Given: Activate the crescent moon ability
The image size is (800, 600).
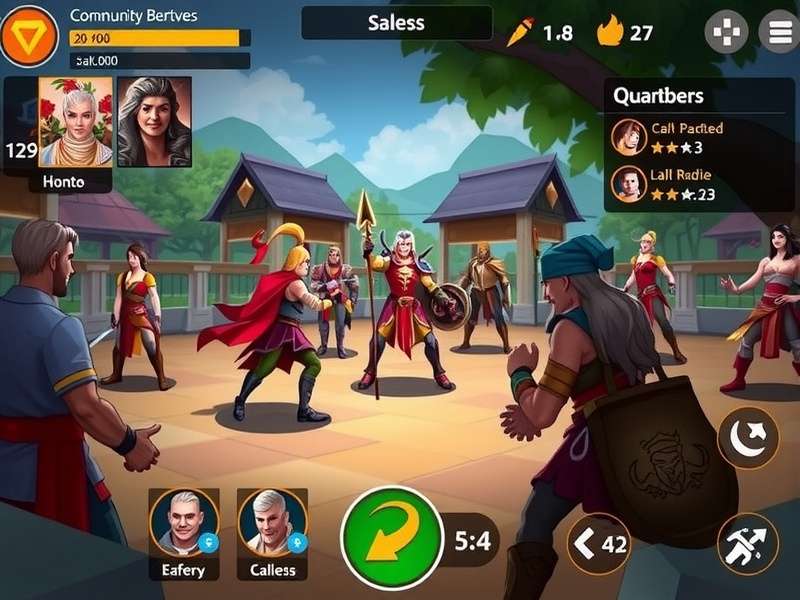Looking at the screenshot, I should (x=748, y=439).
